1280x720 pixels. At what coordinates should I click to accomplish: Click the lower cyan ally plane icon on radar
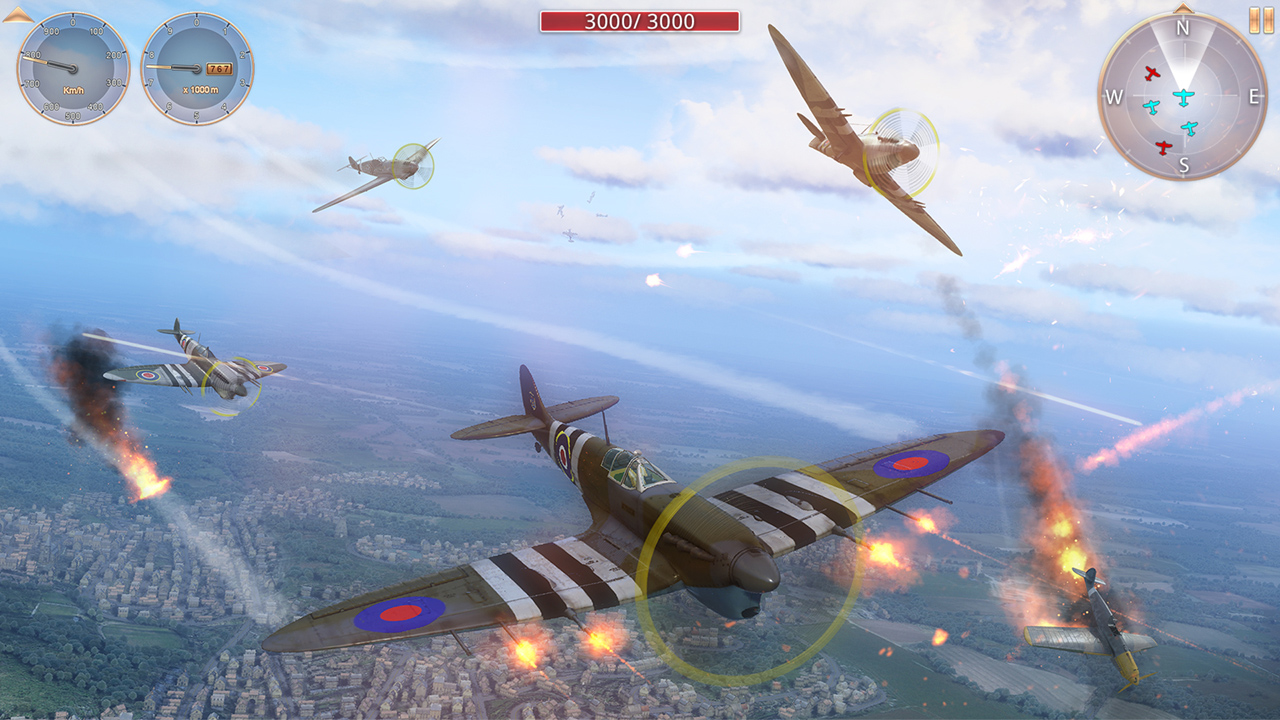point(1189,127)
